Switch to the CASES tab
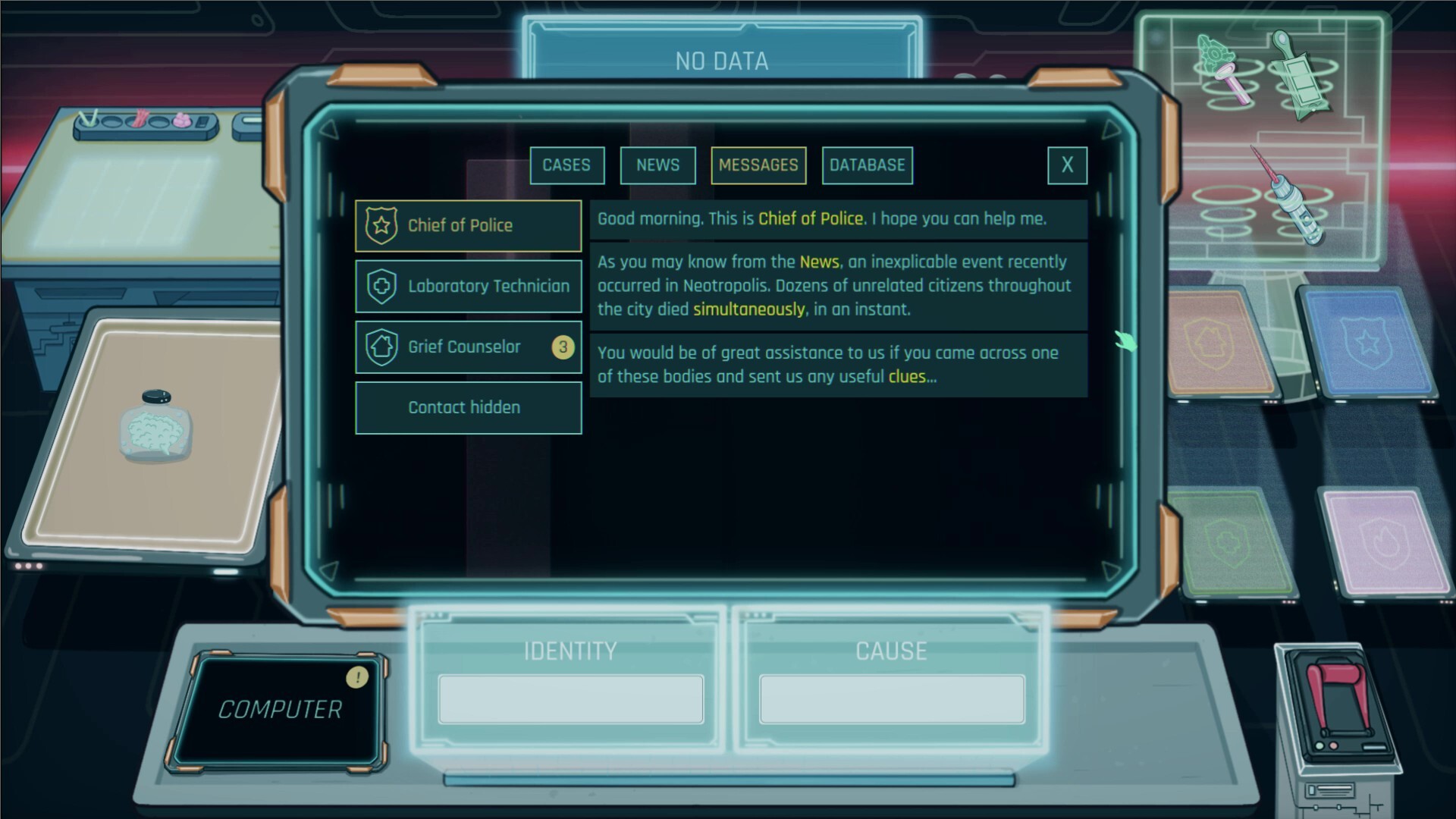Screen dimensions: 1456x819 [x=566, y=165]
